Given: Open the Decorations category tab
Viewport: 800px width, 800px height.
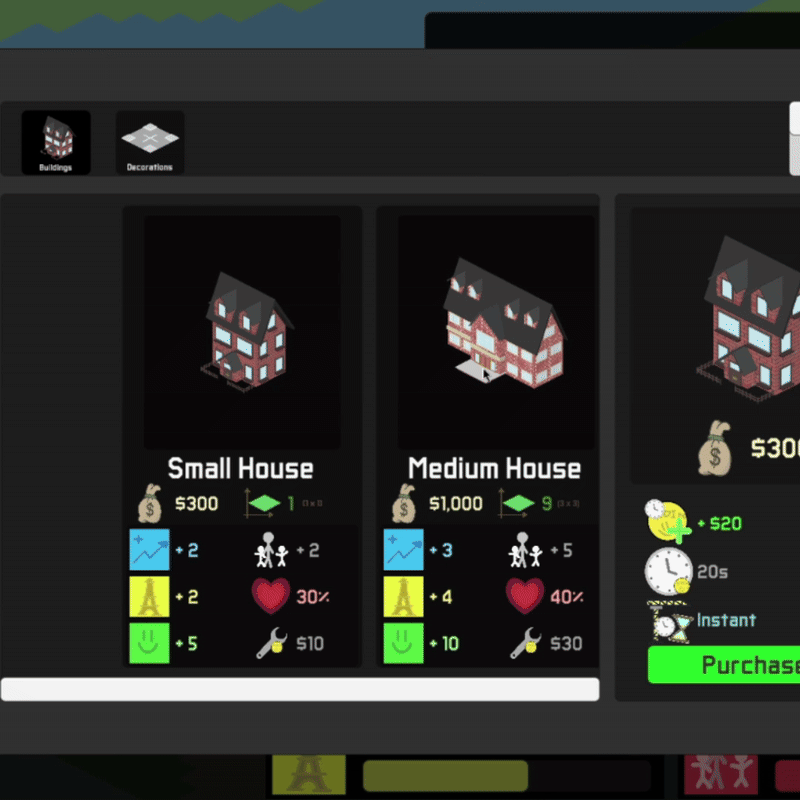Looking at the screenshot, I should 149,142.
